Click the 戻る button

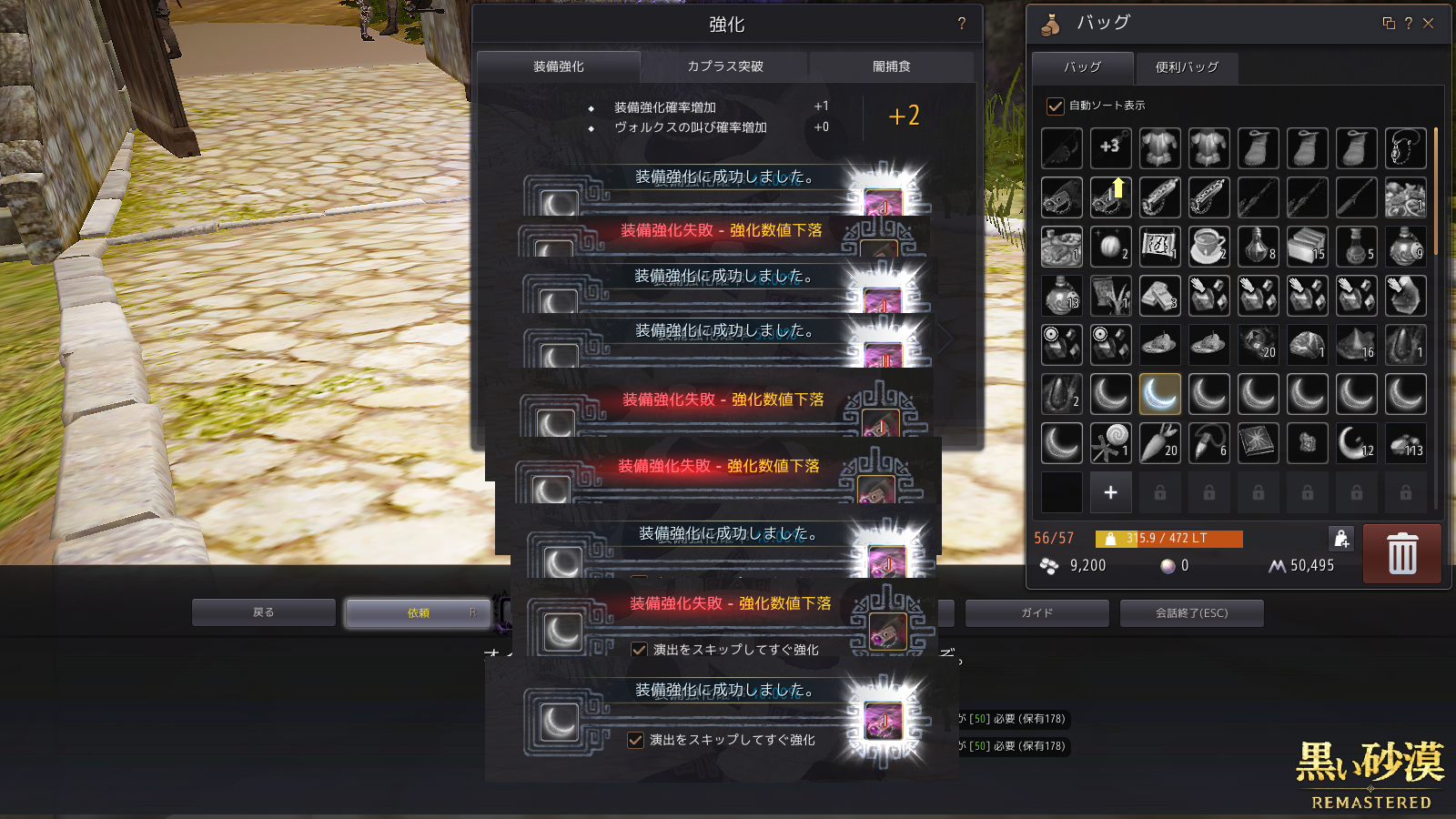coord(264,612)
